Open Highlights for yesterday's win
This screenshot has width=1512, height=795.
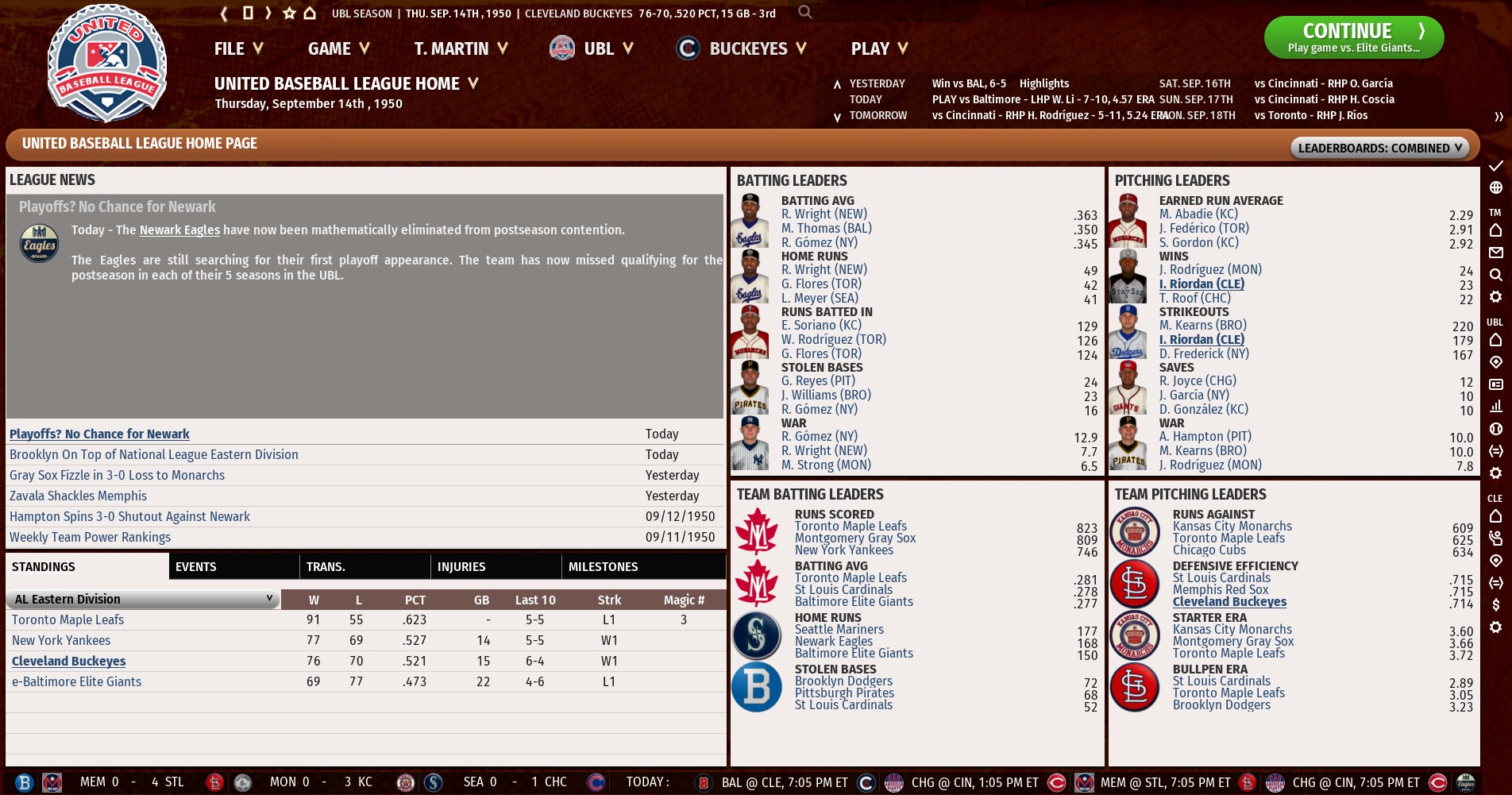click(x=1043, y=83)
